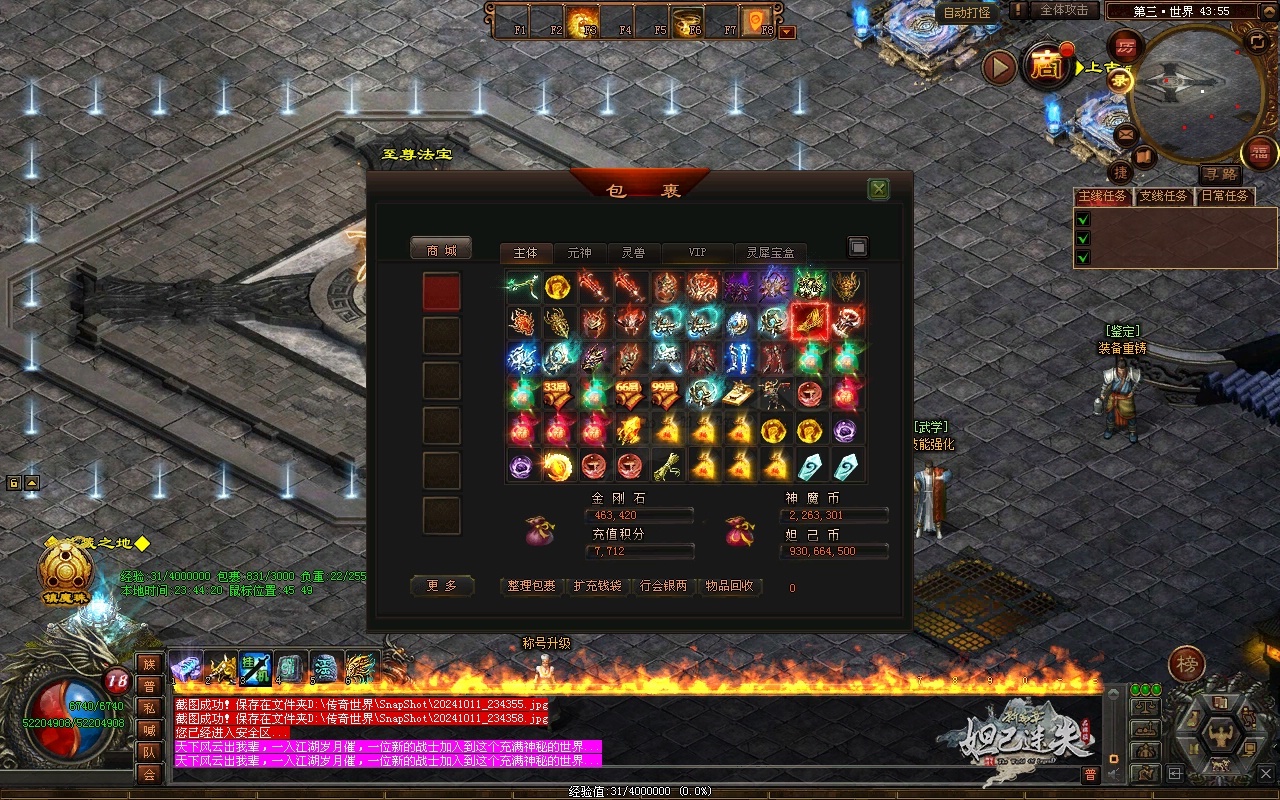Image resolution: width=1280 pixels, height=800 pixels.
Task: Select the 灵犀宝盒 tab
Action: (770, 253)
